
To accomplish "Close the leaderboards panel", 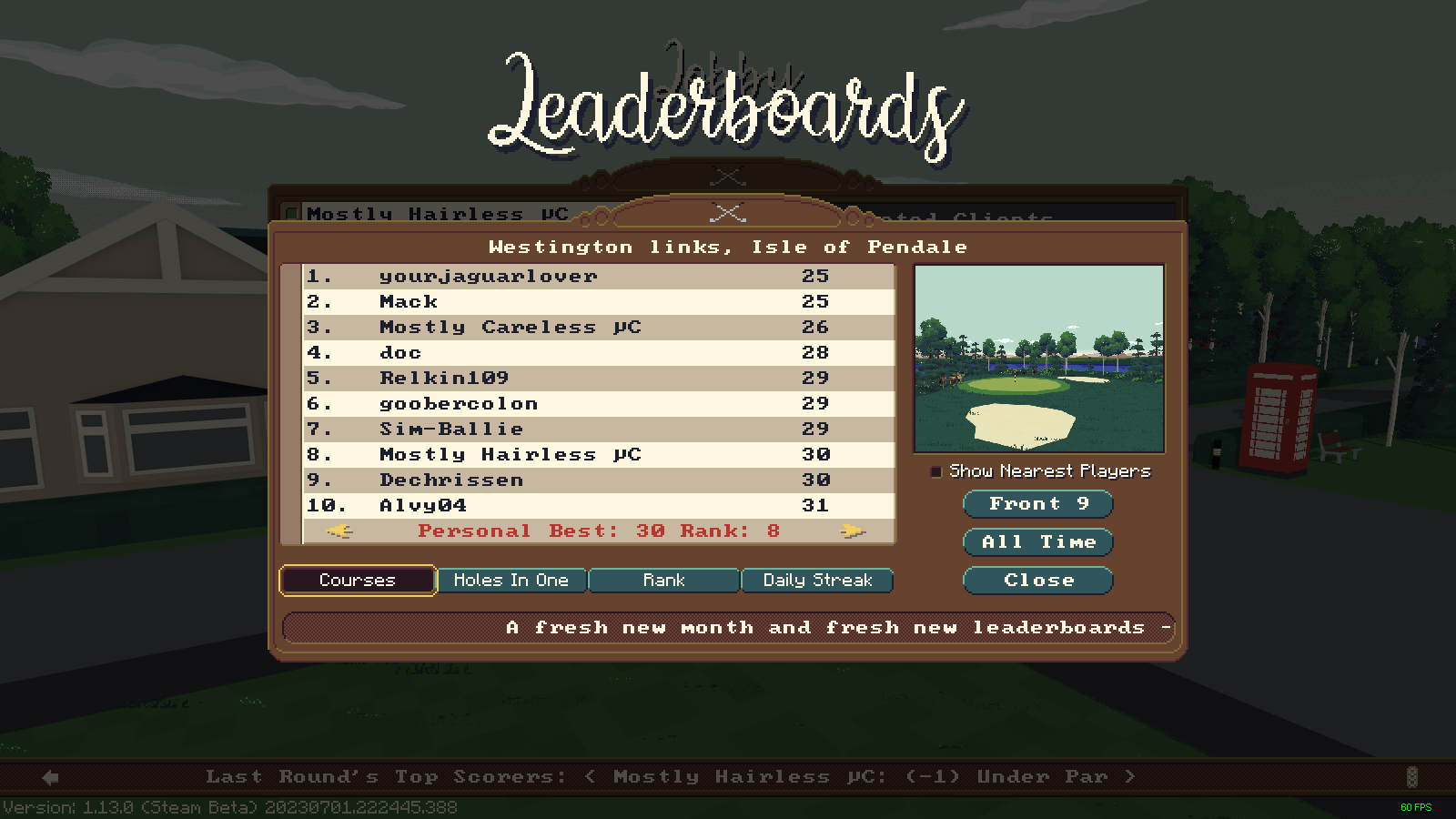I will pos(1037,580).
